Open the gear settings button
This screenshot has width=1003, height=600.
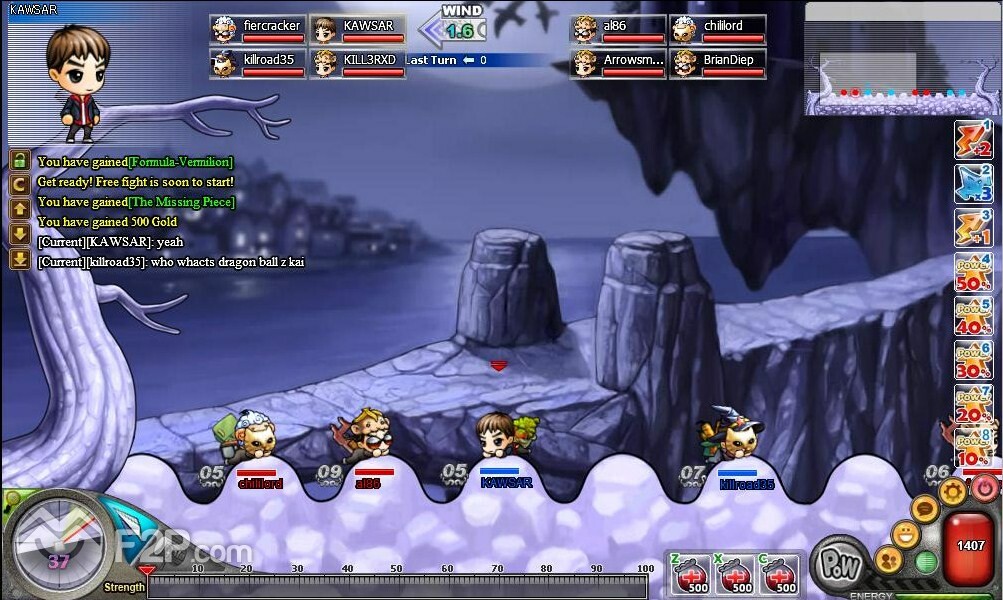pos(952,490)
